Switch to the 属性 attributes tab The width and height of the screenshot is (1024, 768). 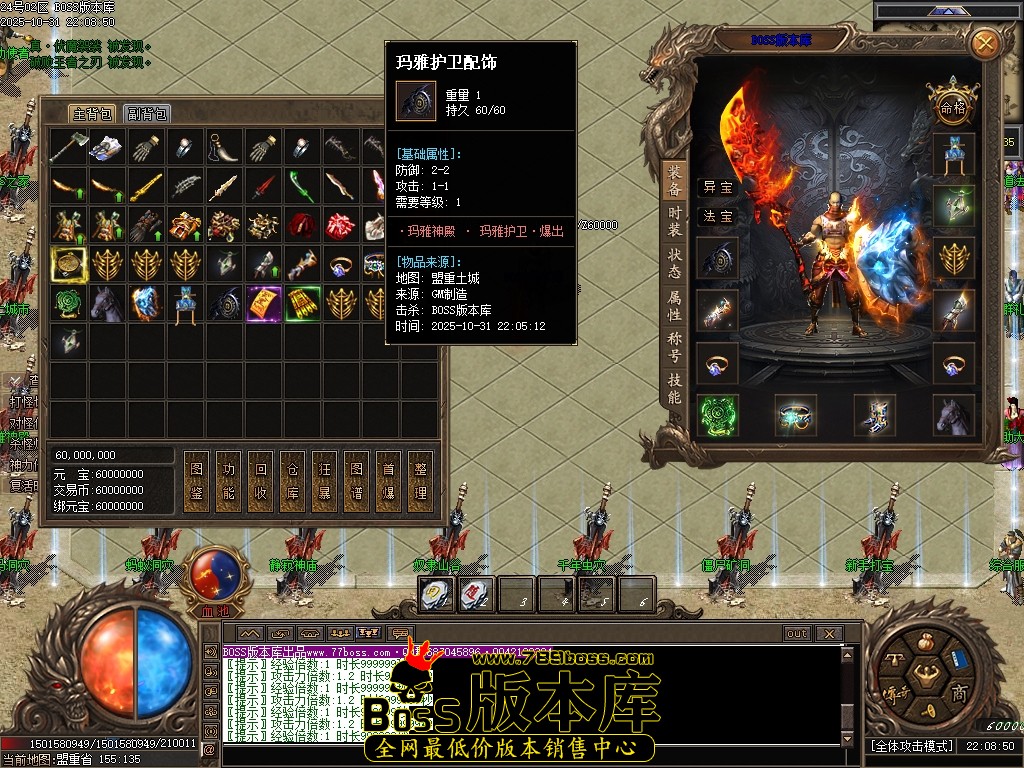point(675,305)
